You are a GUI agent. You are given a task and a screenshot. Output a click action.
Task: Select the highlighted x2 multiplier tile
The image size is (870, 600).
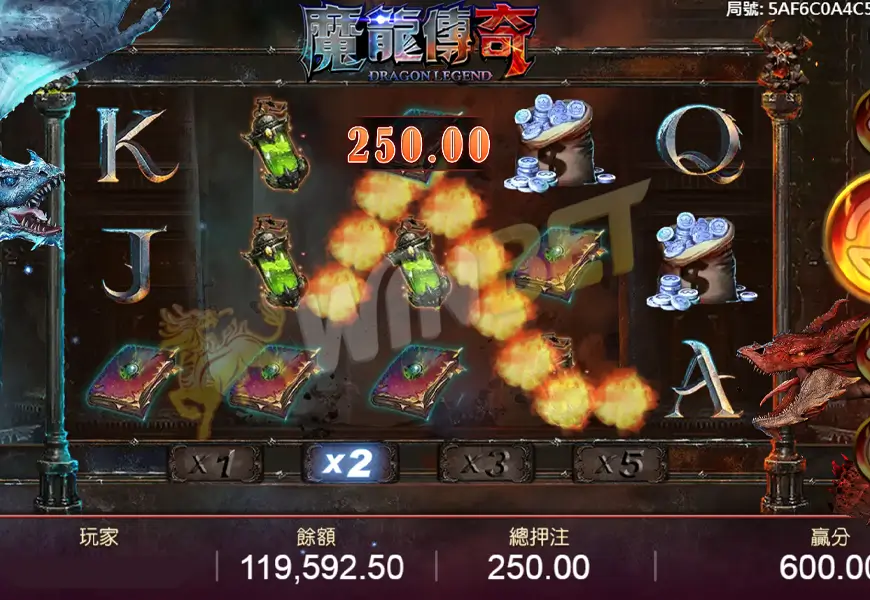point(350,463)
